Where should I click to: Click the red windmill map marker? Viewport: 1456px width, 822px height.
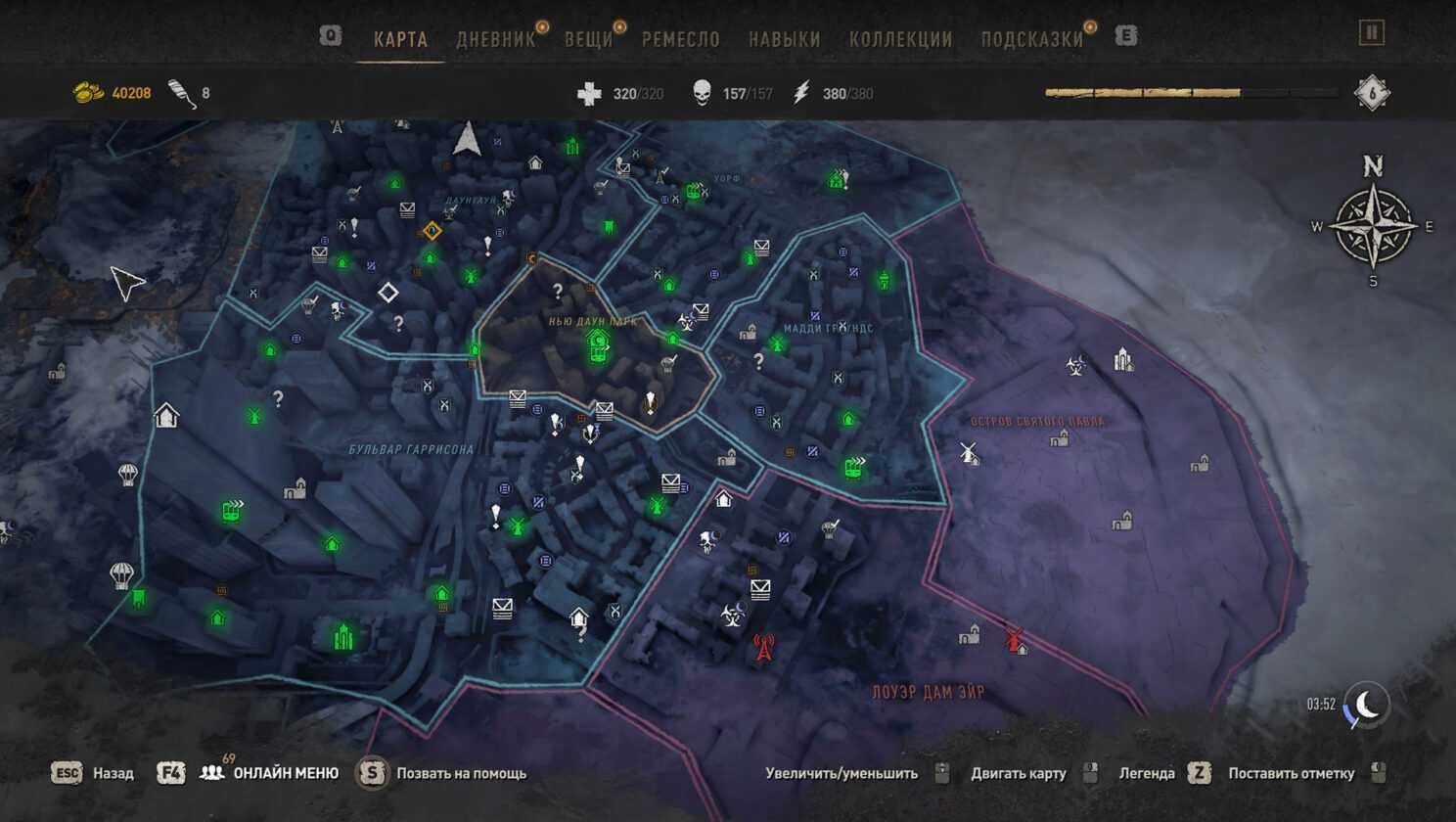(1015, 639)
